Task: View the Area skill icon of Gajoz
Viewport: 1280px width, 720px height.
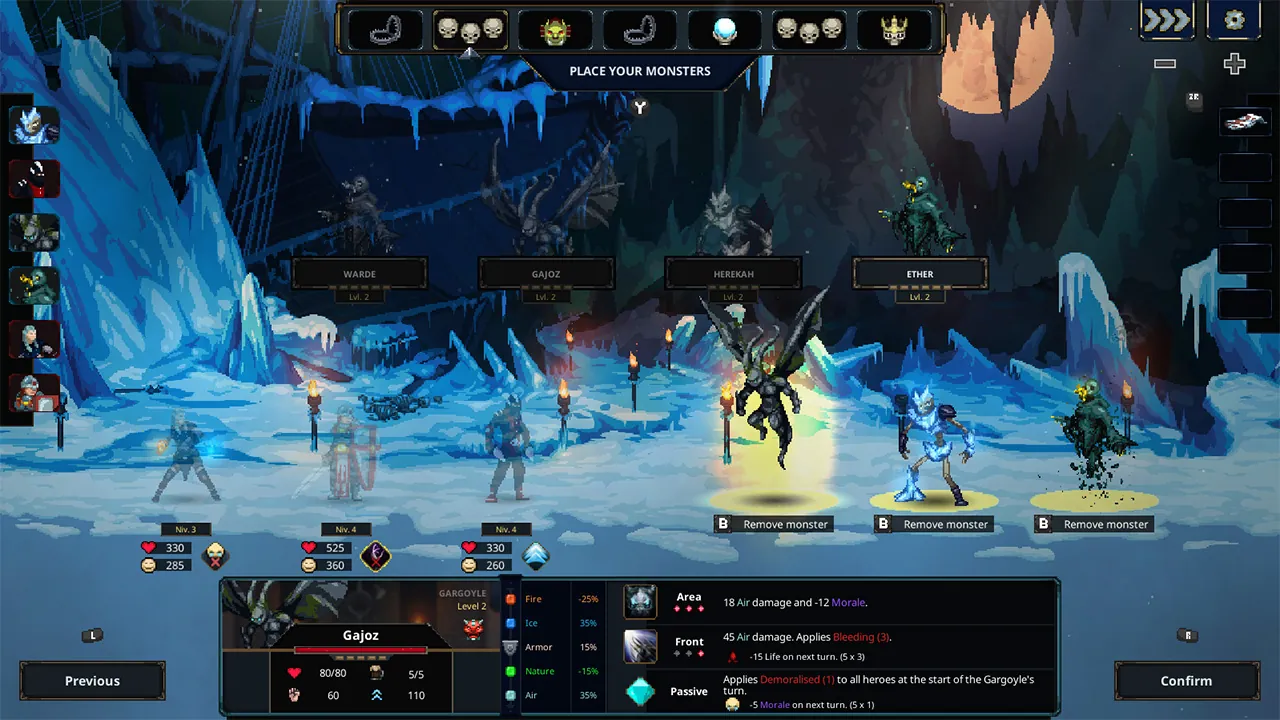Action: (640, 601)
